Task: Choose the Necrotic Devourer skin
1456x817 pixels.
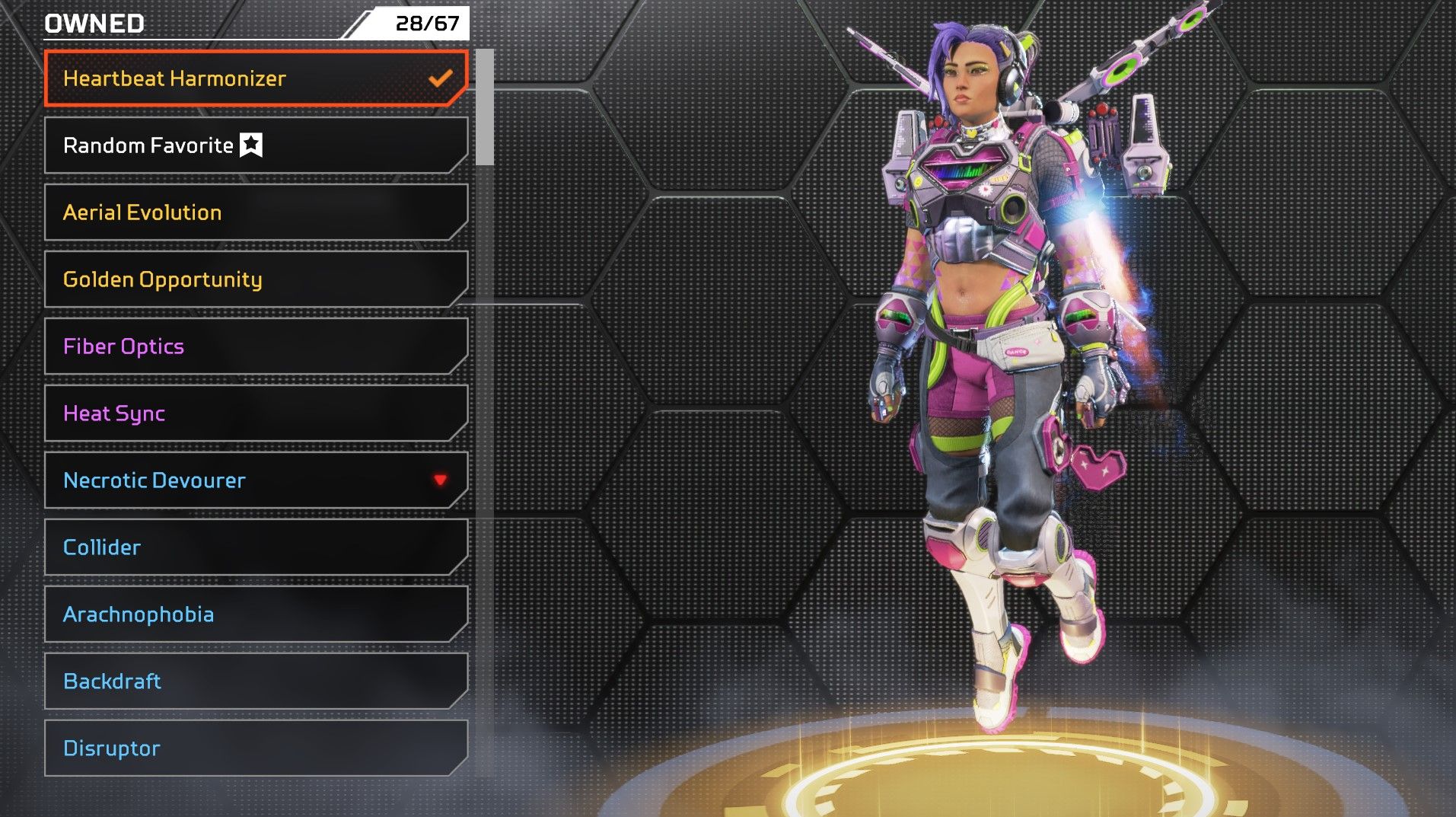Action: (255, 480)
